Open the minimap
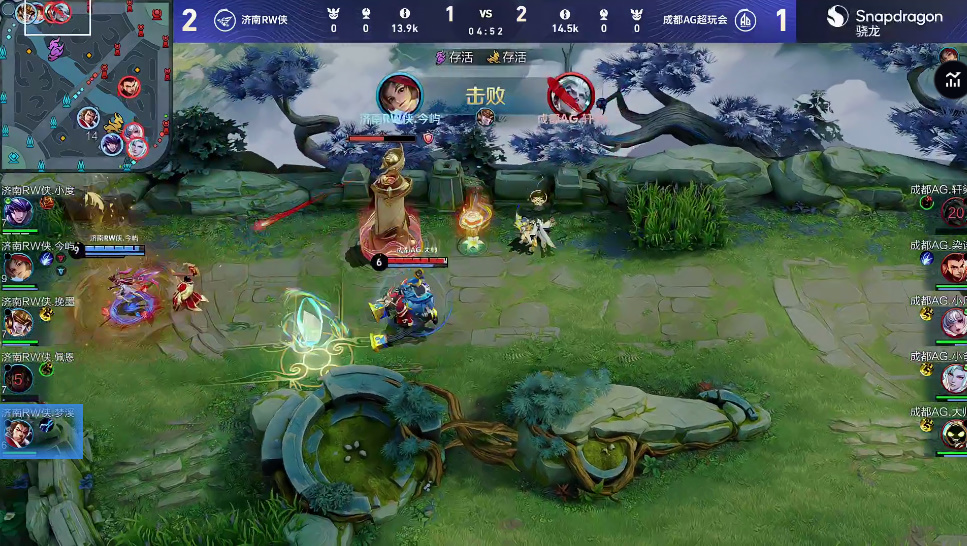Image resolution: width=967 pixels, height=546 pixels. coord(85,85)
